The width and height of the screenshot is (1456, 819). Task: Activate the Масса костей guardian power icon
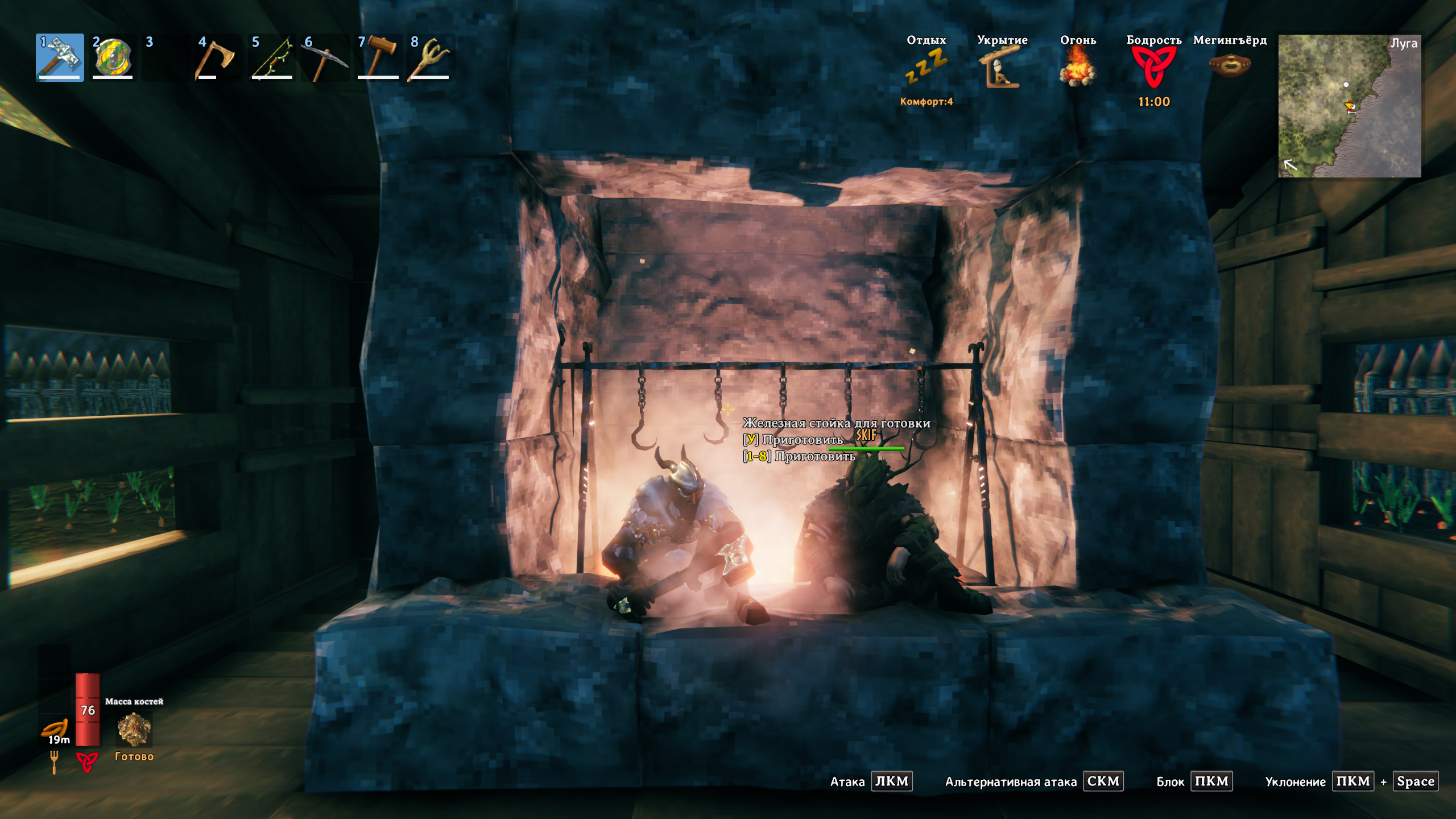click(x=134, y=730)
